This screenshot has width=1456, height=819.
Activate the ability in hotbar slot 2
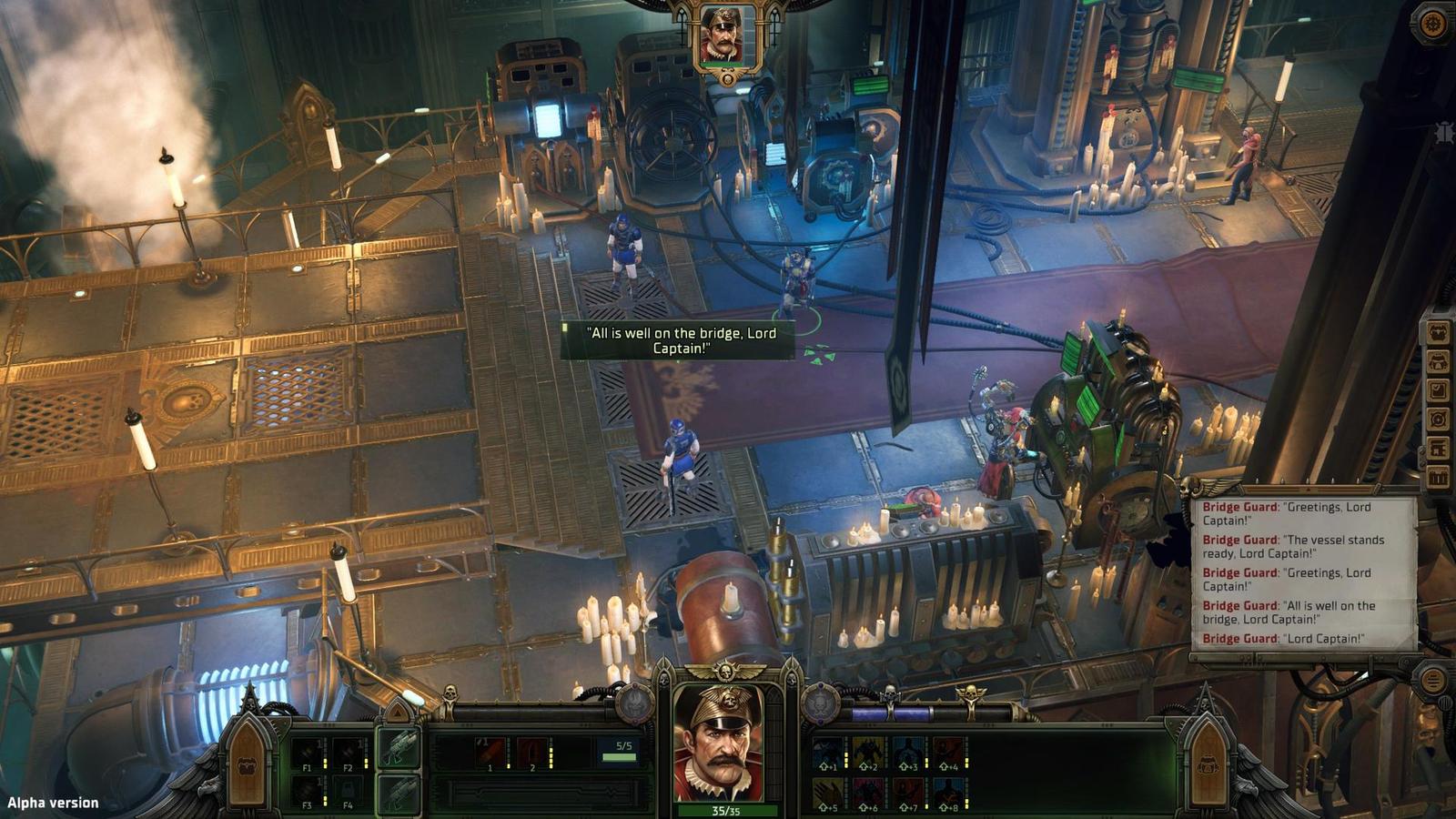tap(532, 753)
